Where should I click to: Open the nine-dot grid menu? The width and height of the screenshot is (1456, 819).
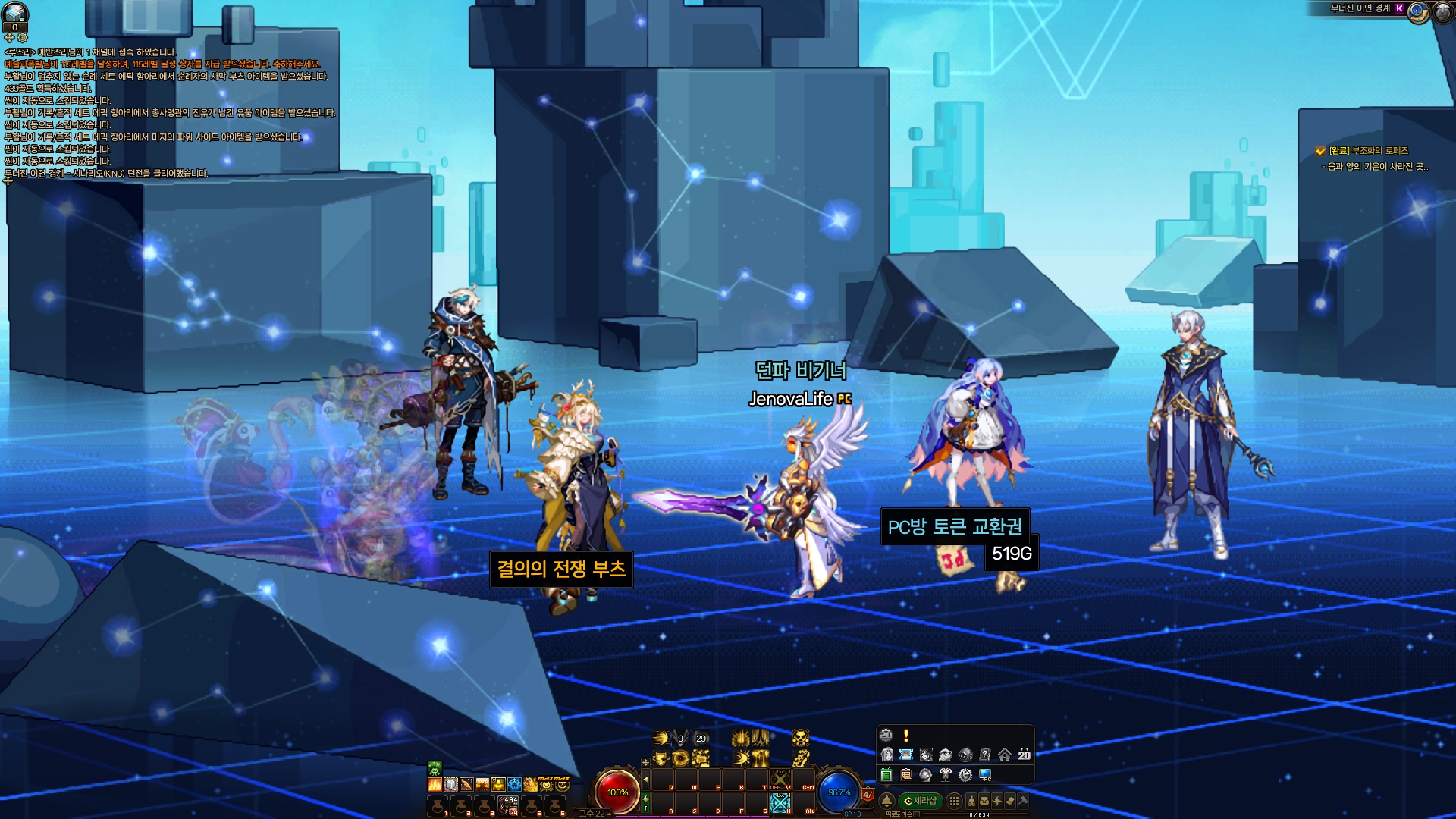point(954,801)
